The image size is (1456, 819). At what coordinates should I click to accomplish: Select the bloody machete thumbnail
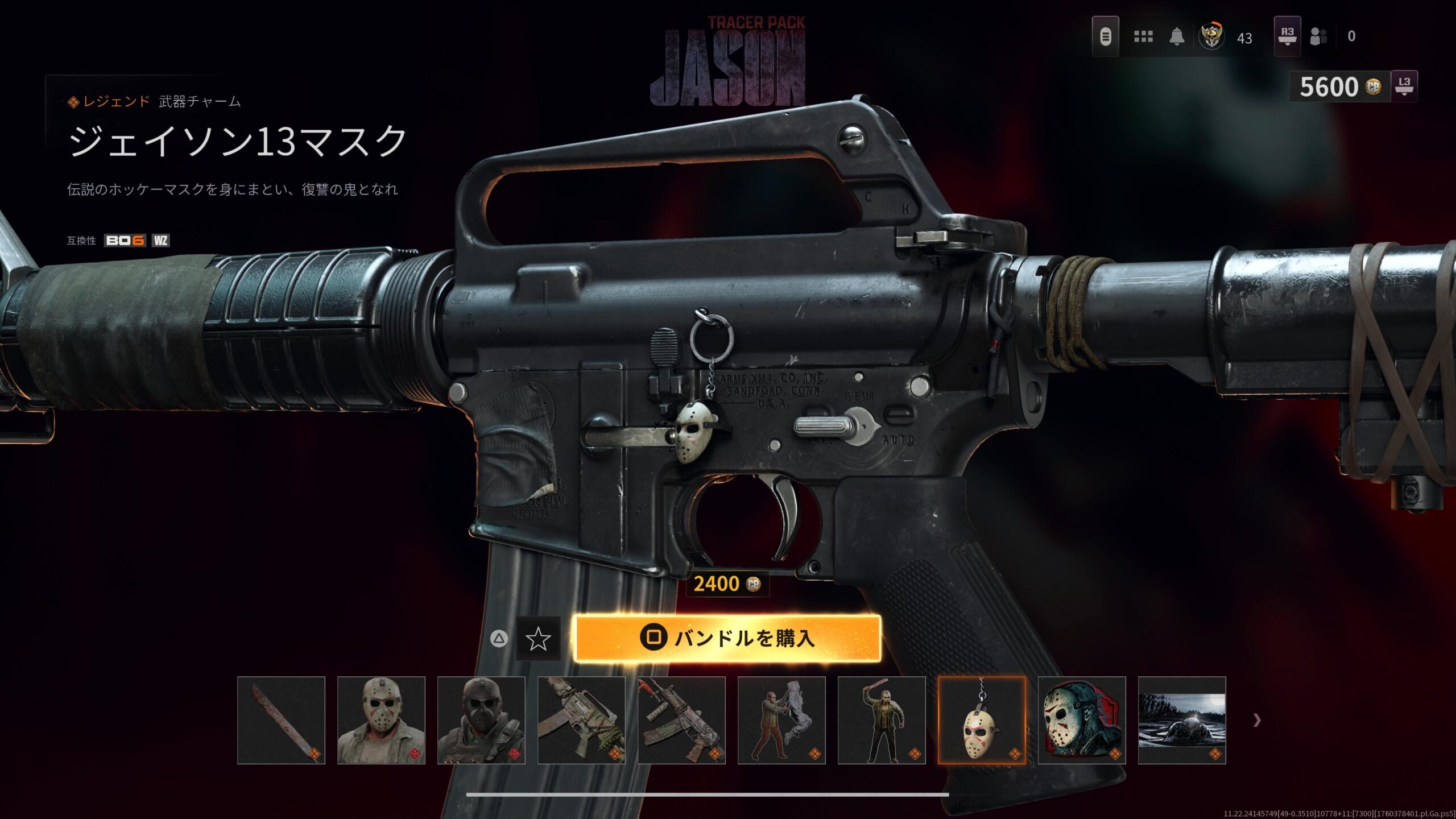point(281,720)
